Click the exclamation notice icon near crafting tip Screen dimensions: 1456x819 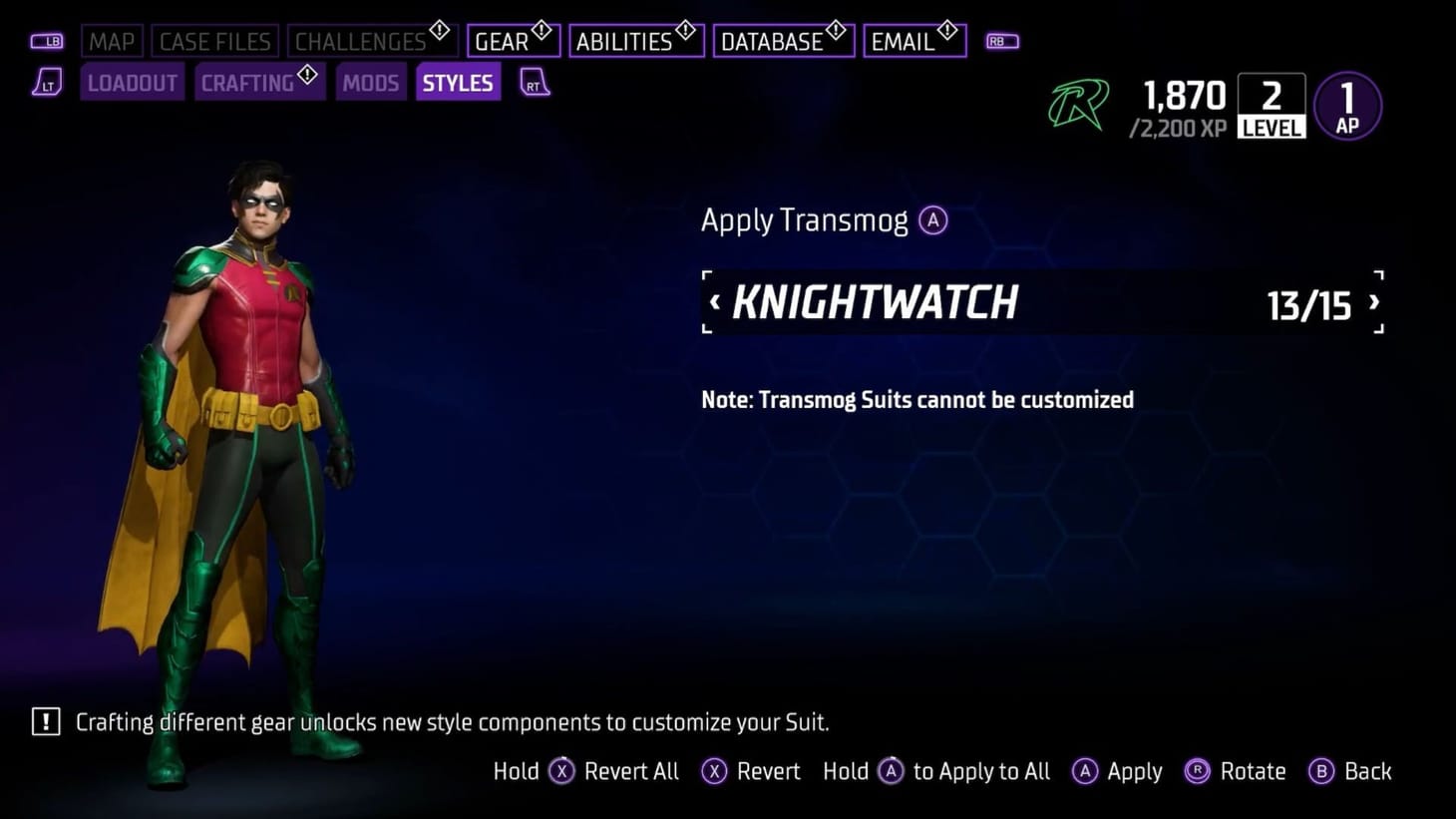coord(45,721)
